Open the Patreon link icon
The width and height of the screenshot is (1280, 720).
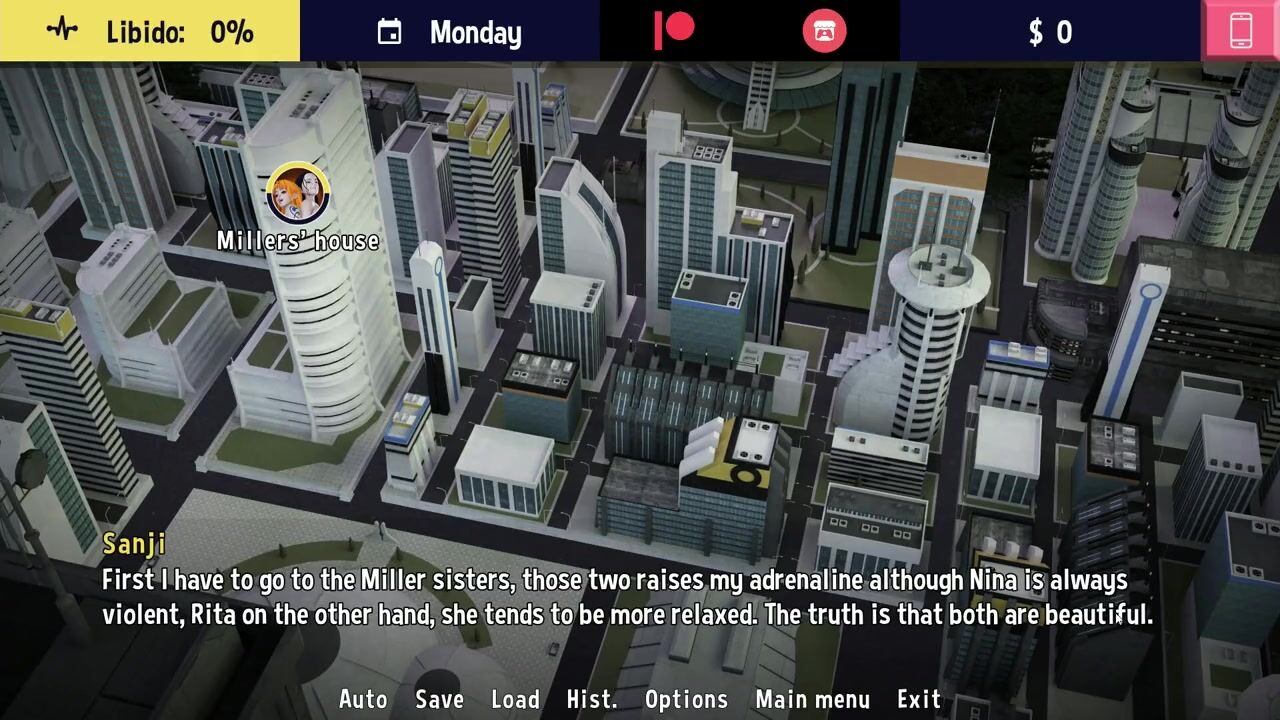[674, 31]
